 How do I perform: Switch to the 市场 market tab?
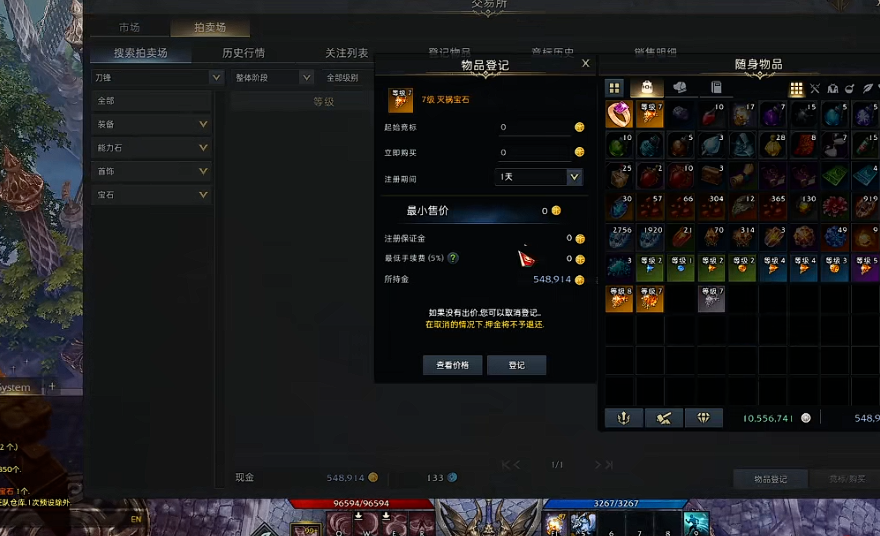pyautogui.click(x=129, y=28)
